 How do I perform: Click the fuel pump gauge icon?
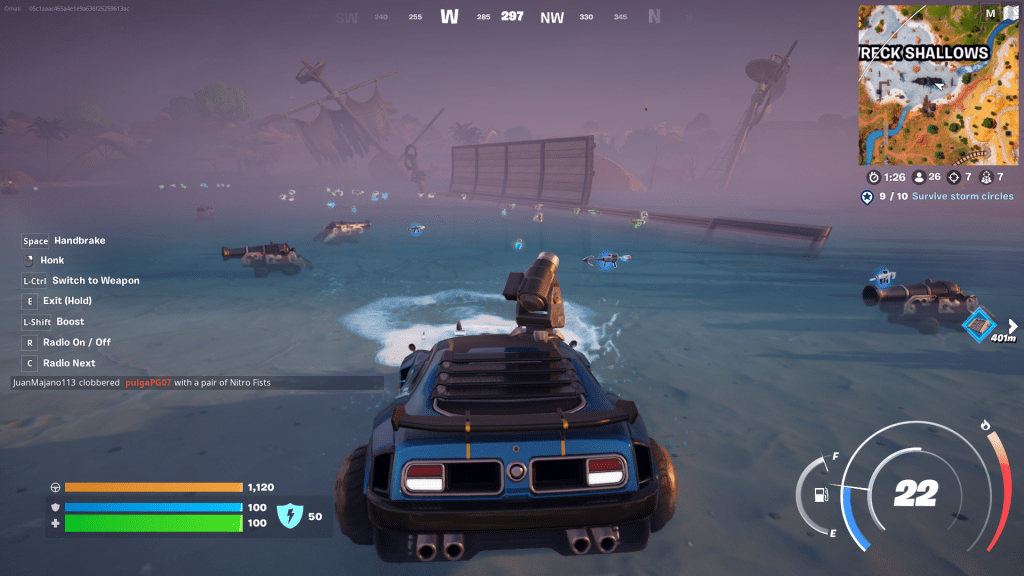click(x=821, y=492)
